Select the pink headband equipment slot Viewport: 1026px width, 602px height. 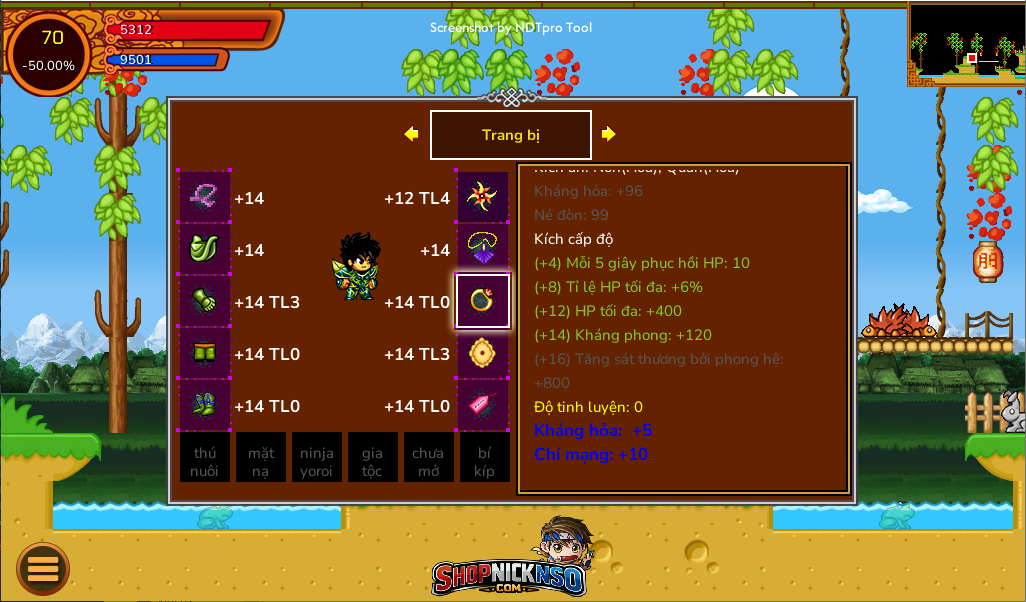pos(205,197)
